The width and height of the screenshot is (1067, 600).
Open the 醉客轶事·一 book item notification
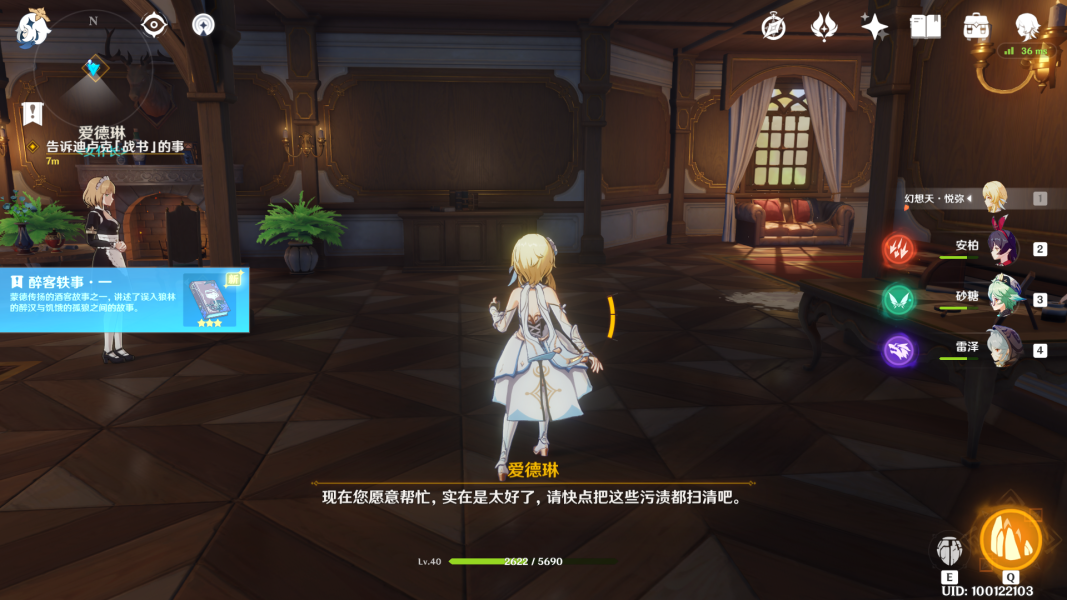pyautogui.click(x=124, y=298)
